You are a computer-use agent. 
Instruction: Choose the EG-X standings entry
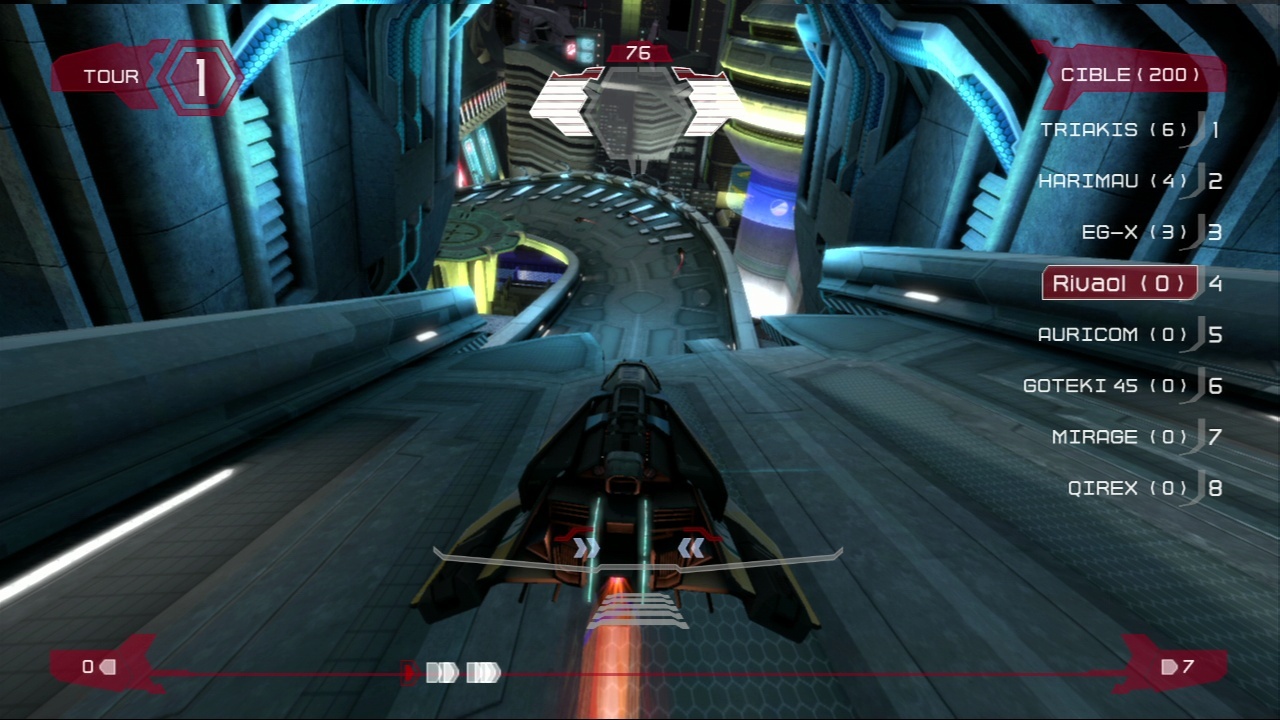(1135, 232)
